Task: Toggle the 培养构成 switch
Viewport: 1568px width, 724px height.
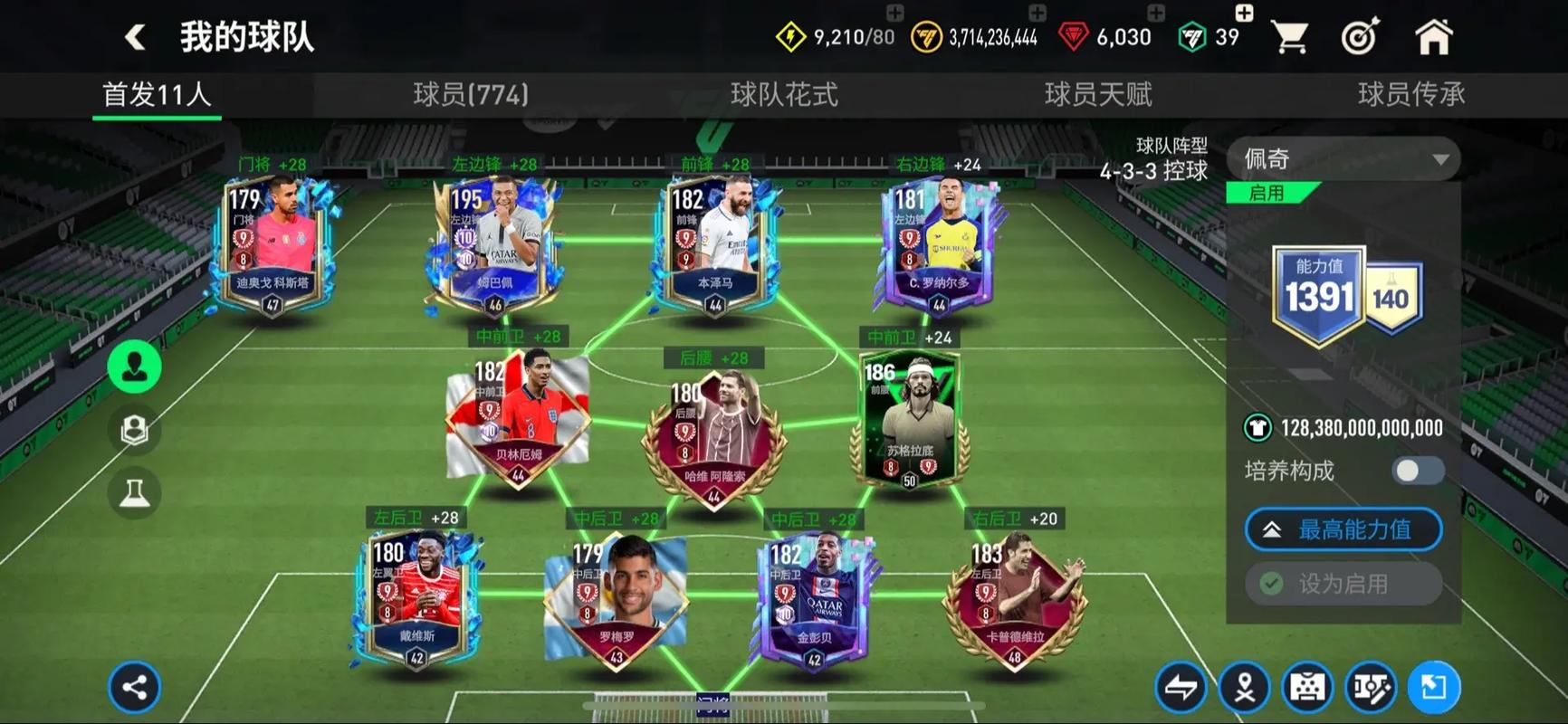Action: pos(1418,471)
